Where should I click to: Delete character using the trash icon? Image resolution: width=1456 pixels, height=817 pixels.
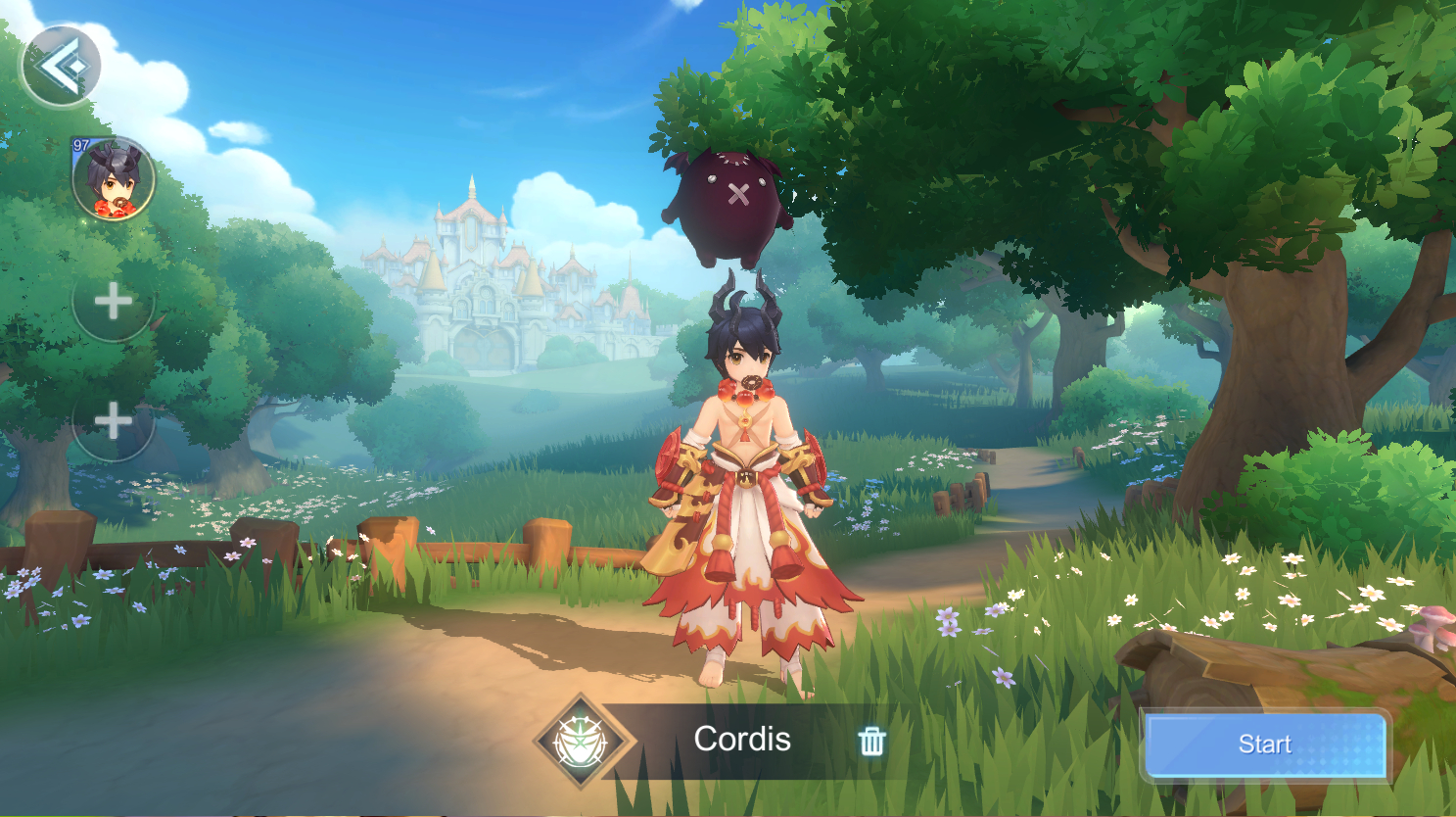tap(871, 742)
